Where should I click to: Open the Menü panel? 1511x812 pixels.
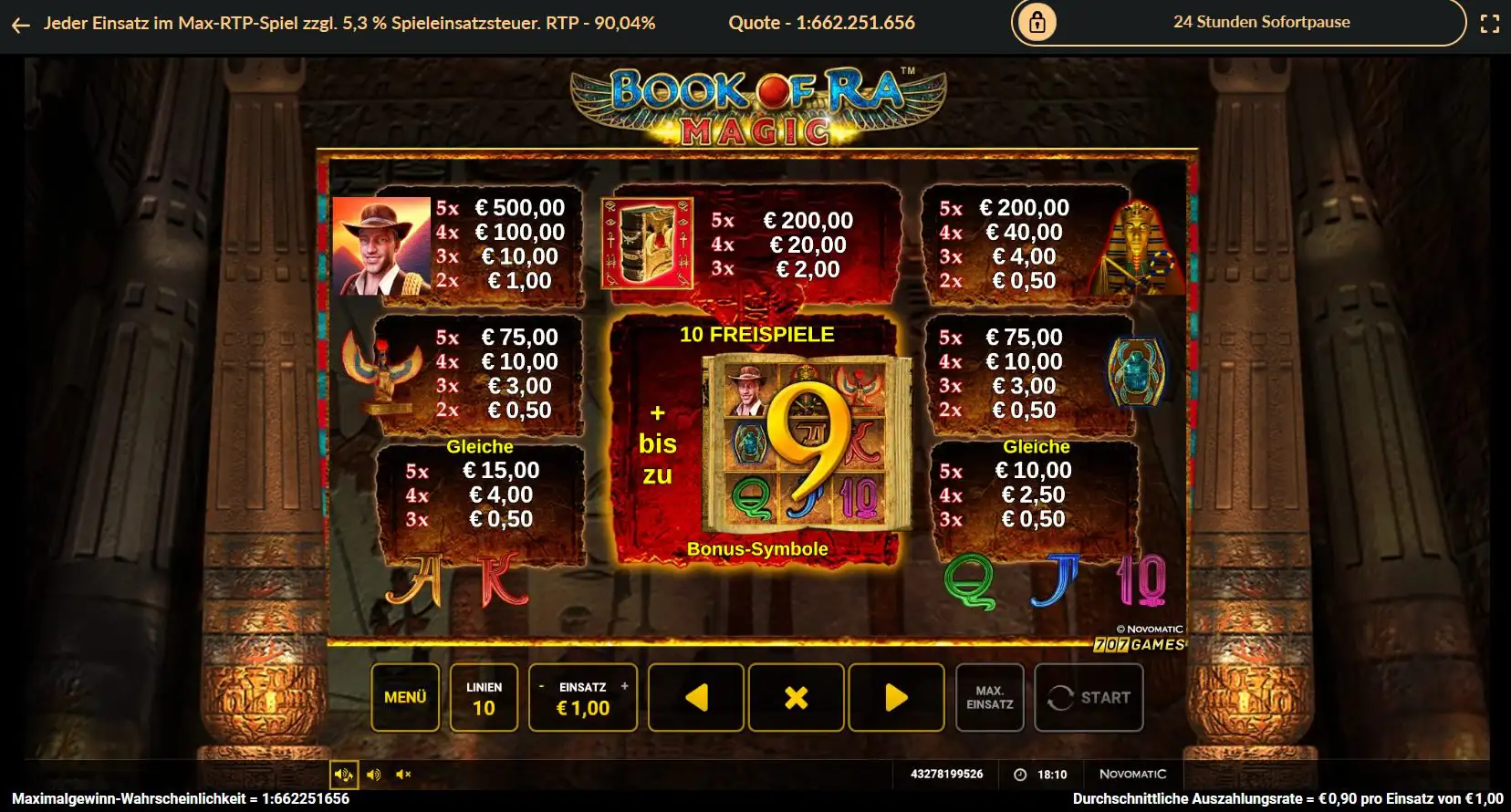(x=405, y=697)
